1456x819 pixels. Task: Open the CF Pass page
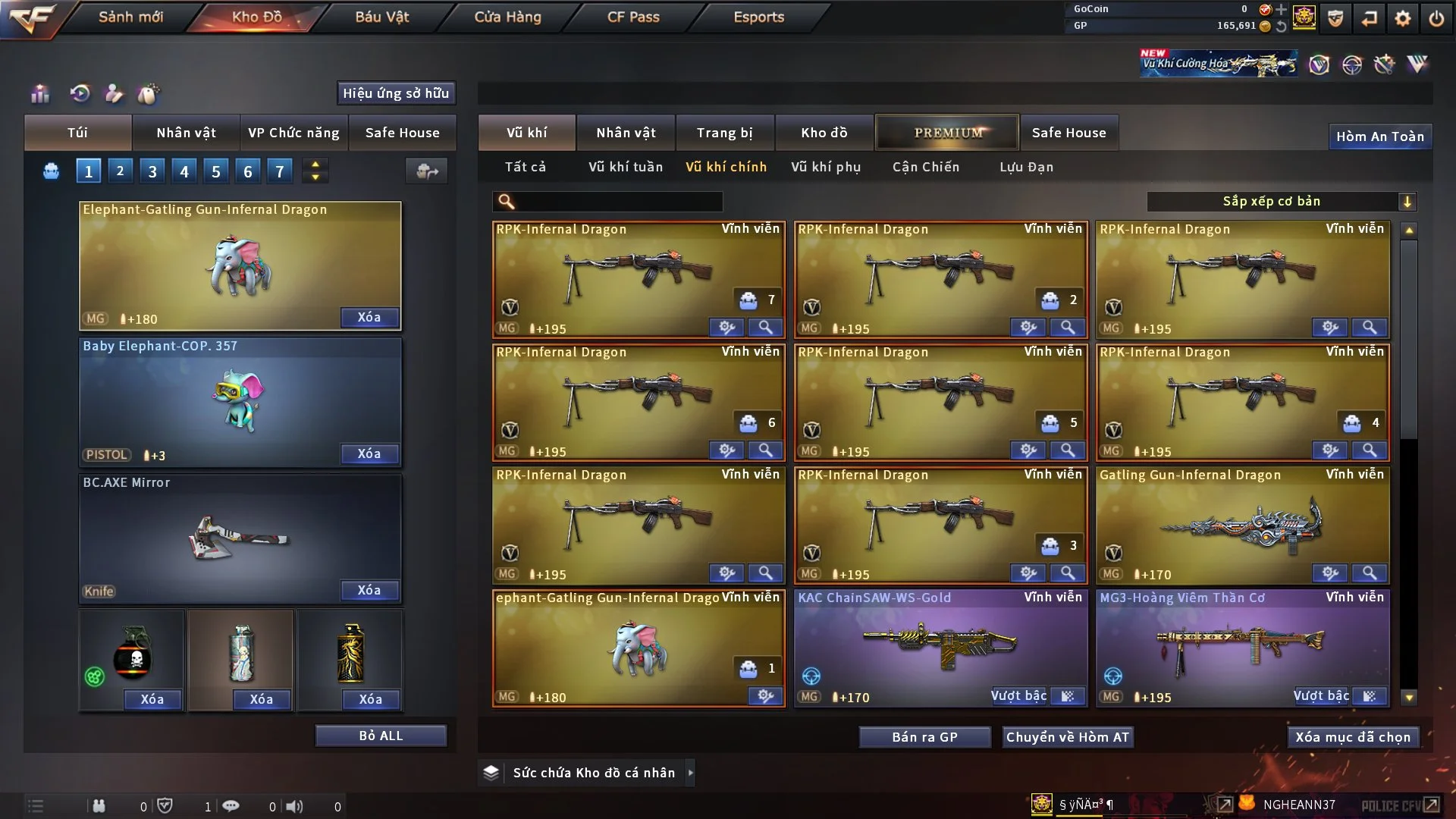(633, 17)
